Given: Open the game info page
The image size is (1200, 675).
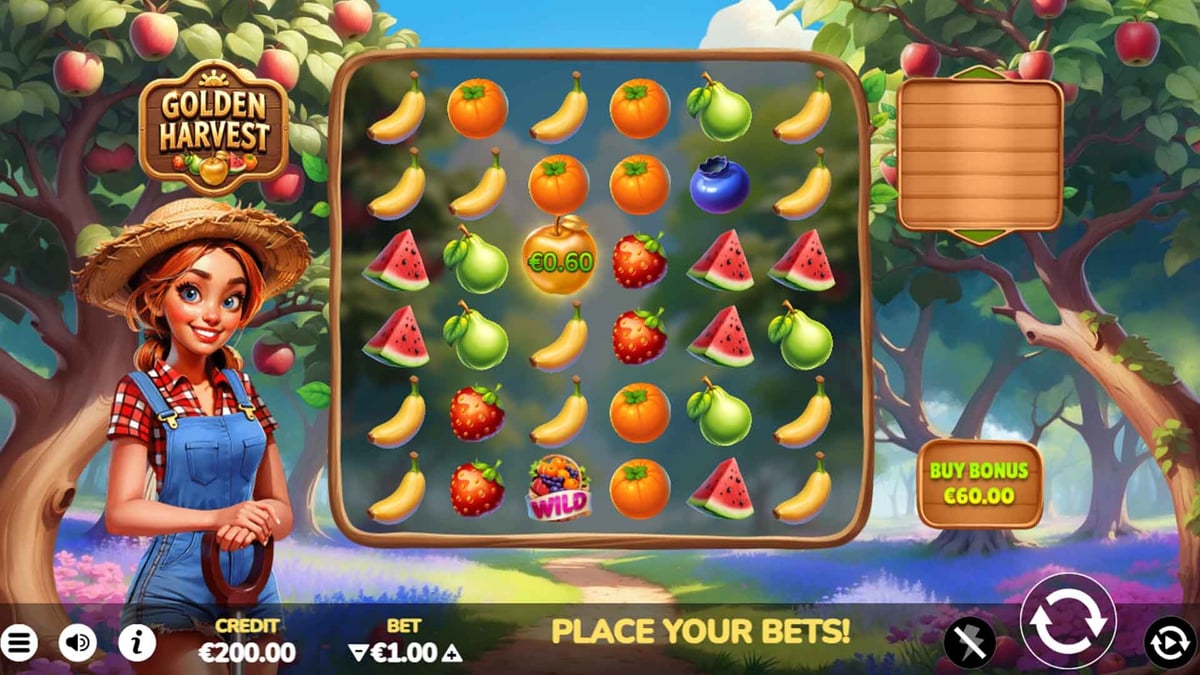Looking at the screenshot, I should [137, 642].
